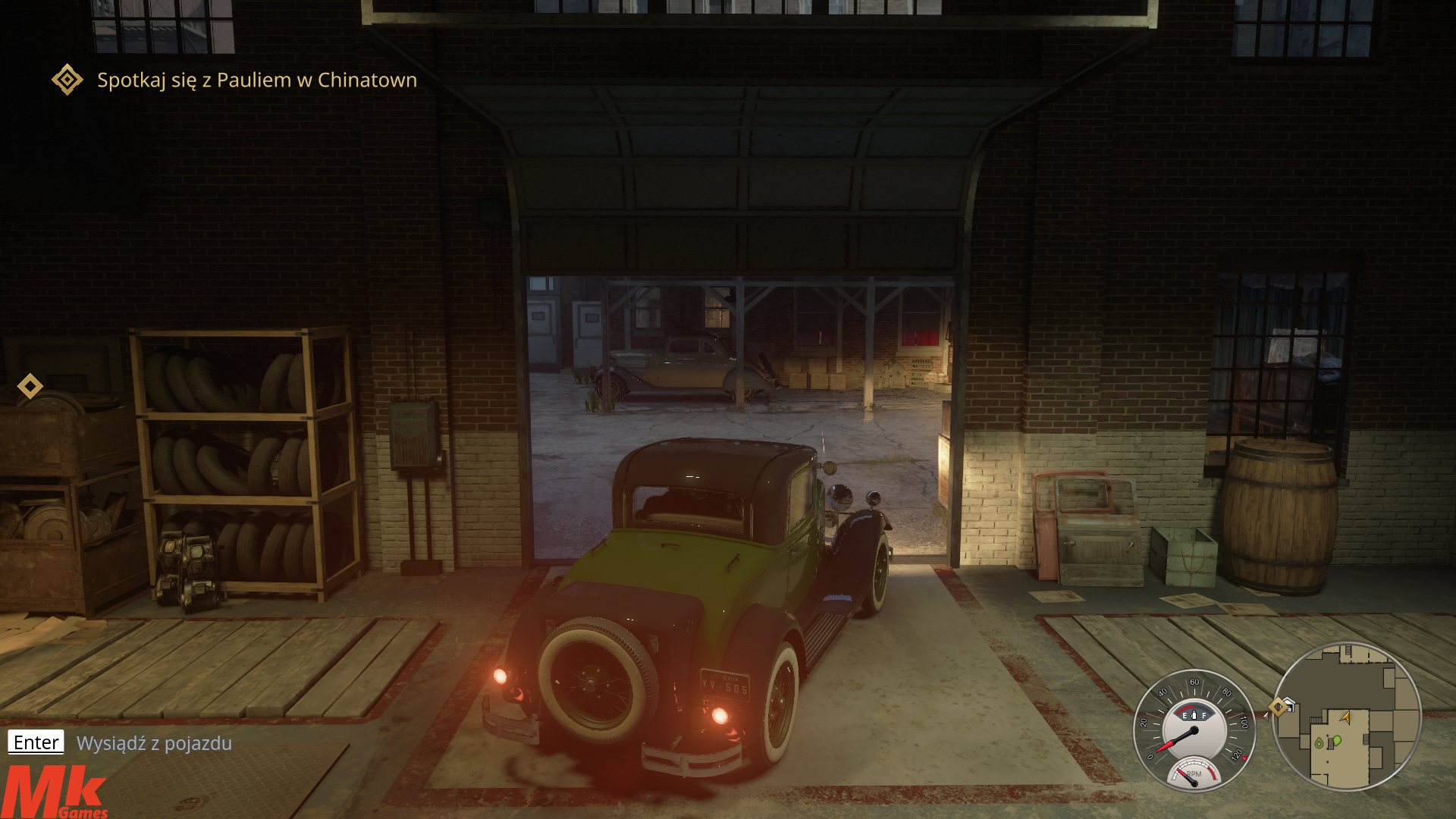Open the circular minimap
Viewport: 1456px width, 819px height.
point(1346,717)
